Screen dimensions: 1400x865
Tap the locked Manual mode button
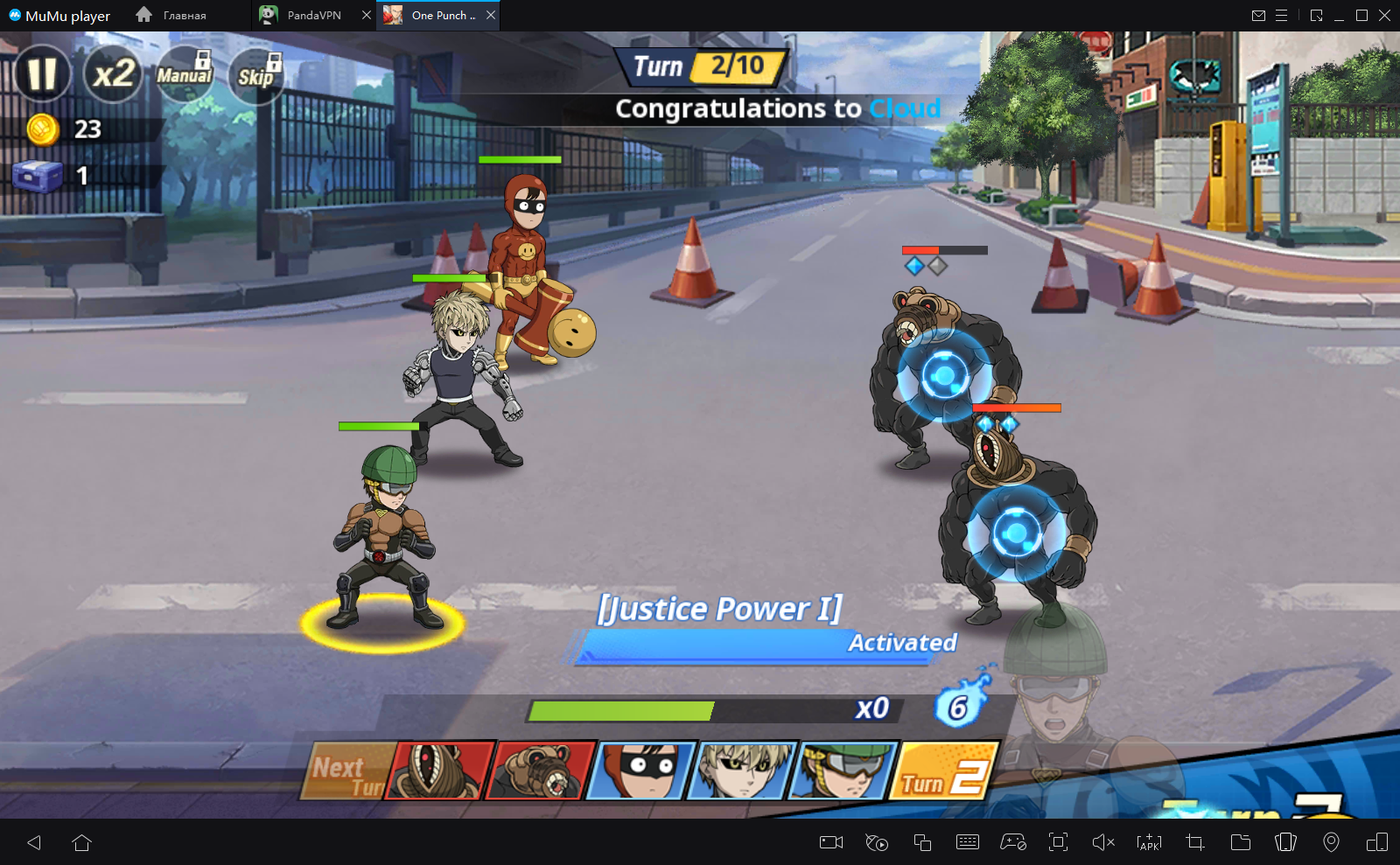tap(184, 75)
